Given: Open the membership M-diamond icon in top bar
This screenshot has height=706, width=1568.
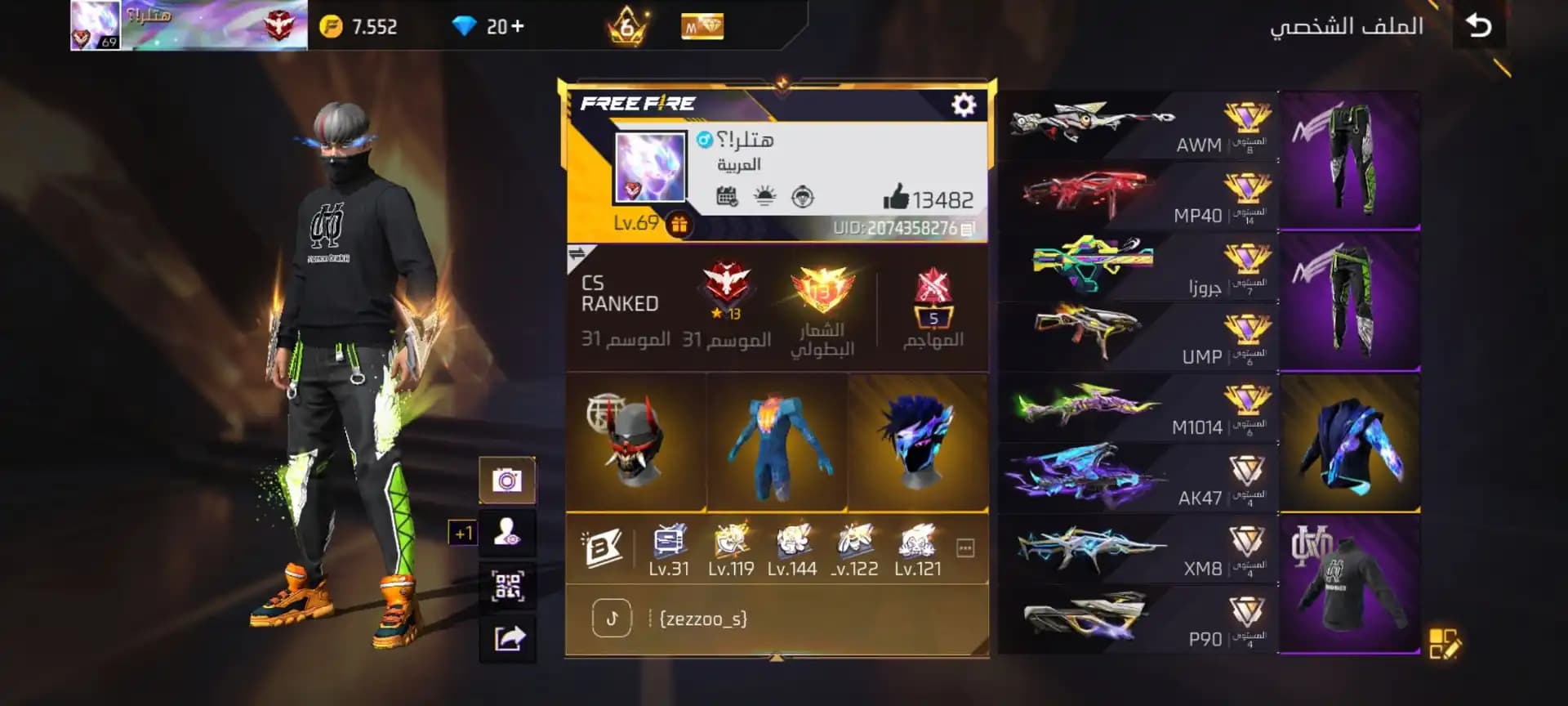Looking at the screenshot, I should (701, 25).
